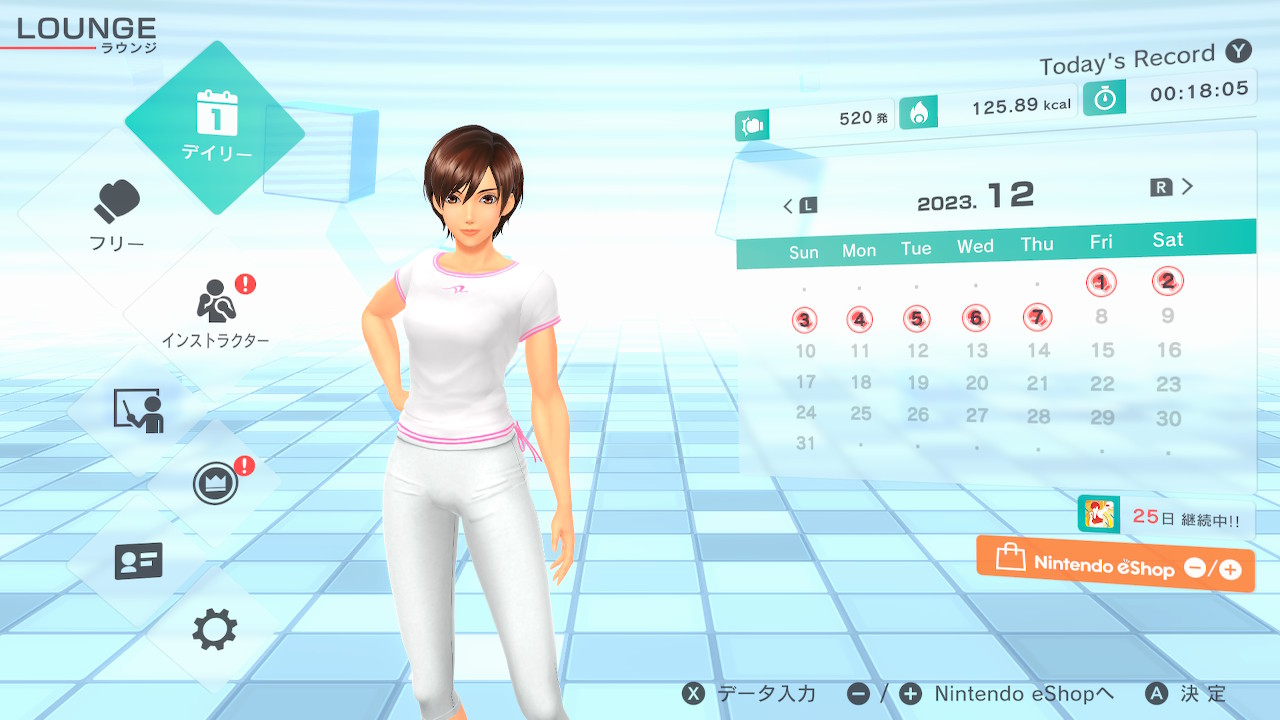Click December 25 on the calendar
1280x720 pixels.
point(861,413)
